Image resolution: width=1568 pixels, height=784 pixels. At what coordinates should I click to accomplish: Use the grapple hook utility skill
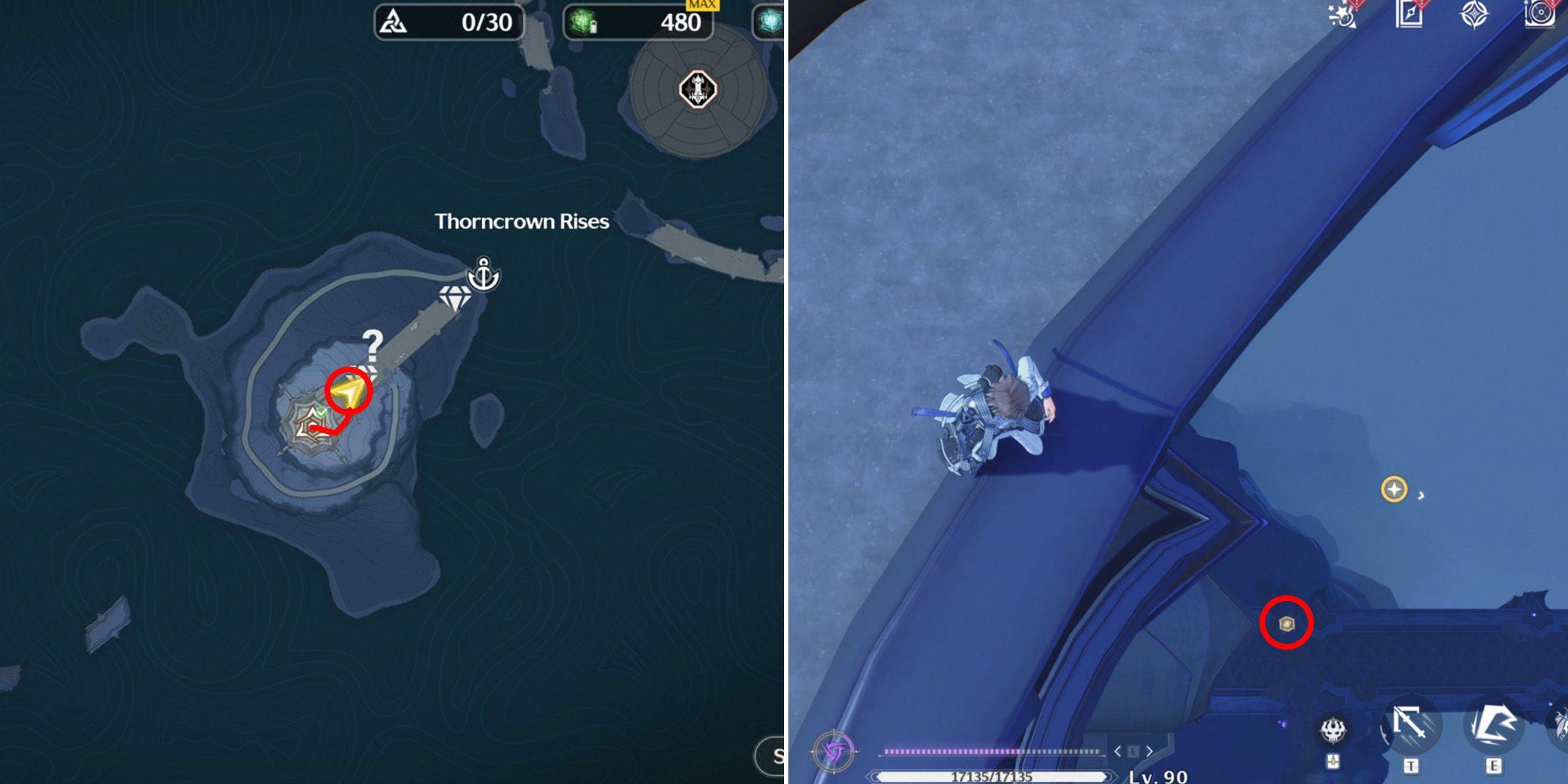pos(1410,727)
